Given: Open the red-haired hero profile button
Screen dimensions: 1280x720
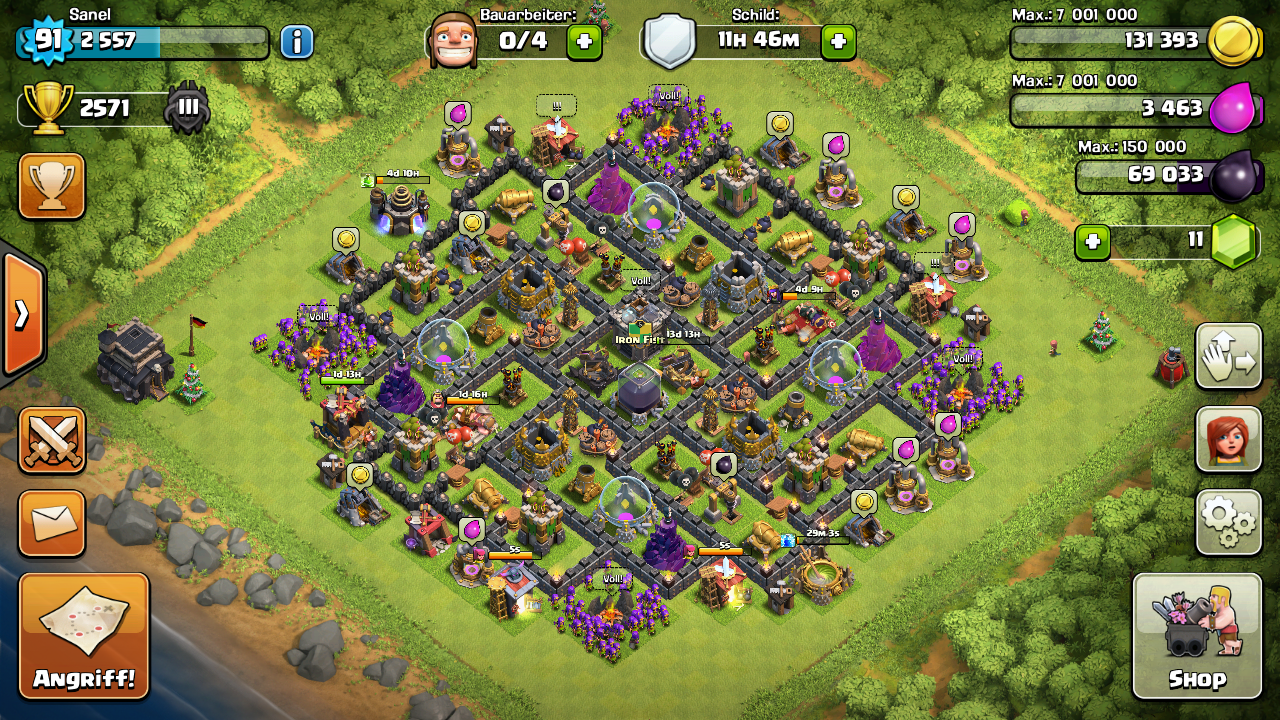Looking at the screenshot, I should click(x=1228, y=439).
